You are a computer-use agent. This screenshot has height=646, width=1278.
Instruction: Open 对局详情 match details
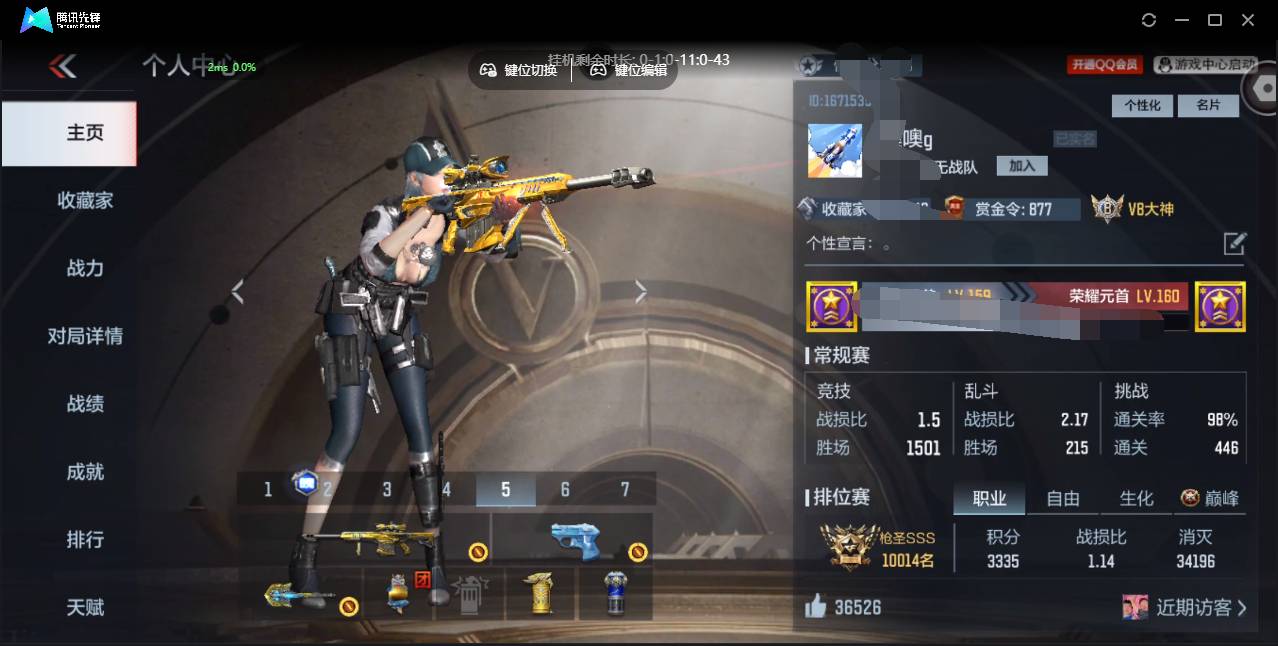tap(85, 337)
